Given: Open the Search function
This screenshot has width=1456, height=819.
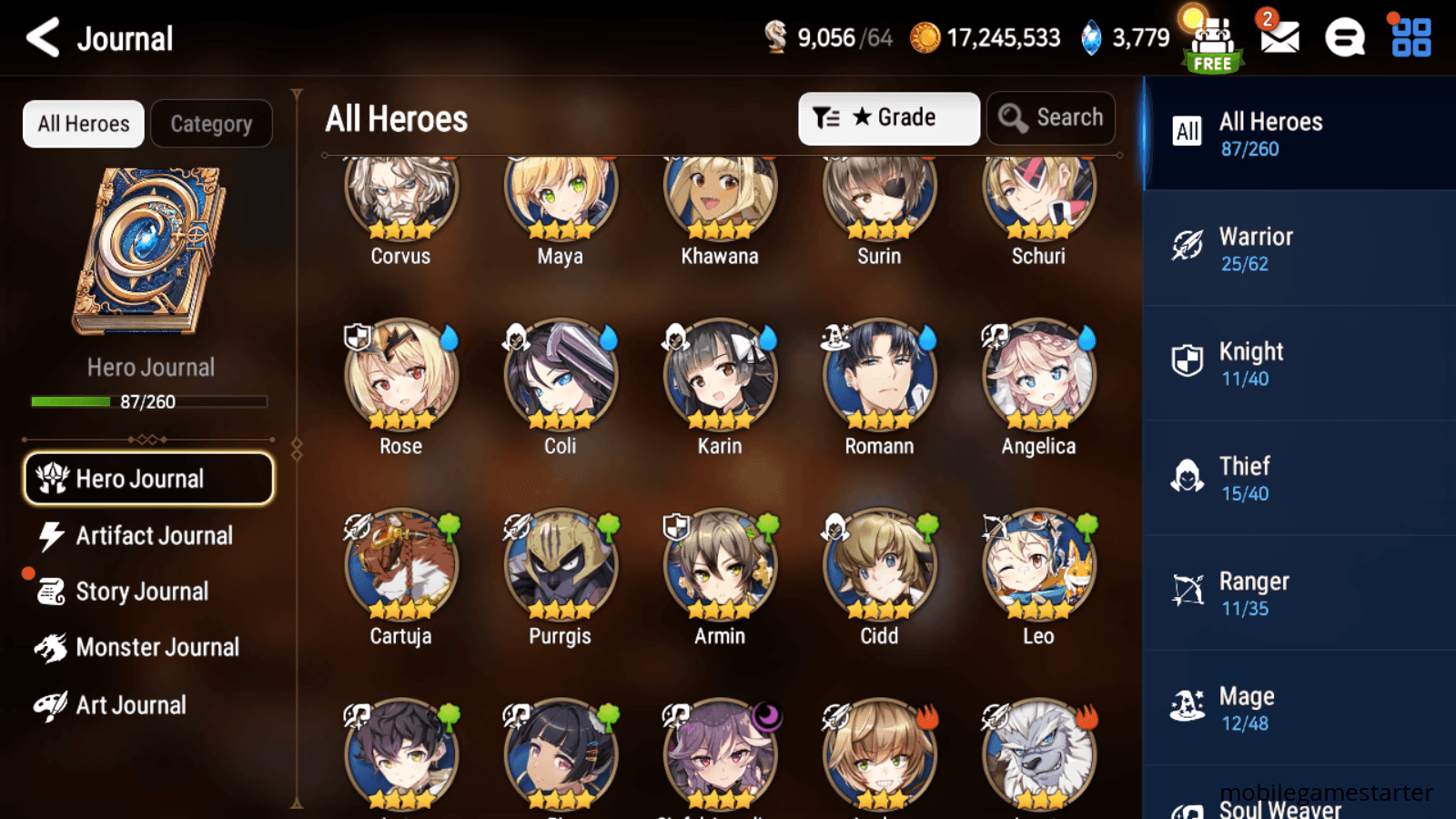Looking at the screenshot, I should point(1050,117).
